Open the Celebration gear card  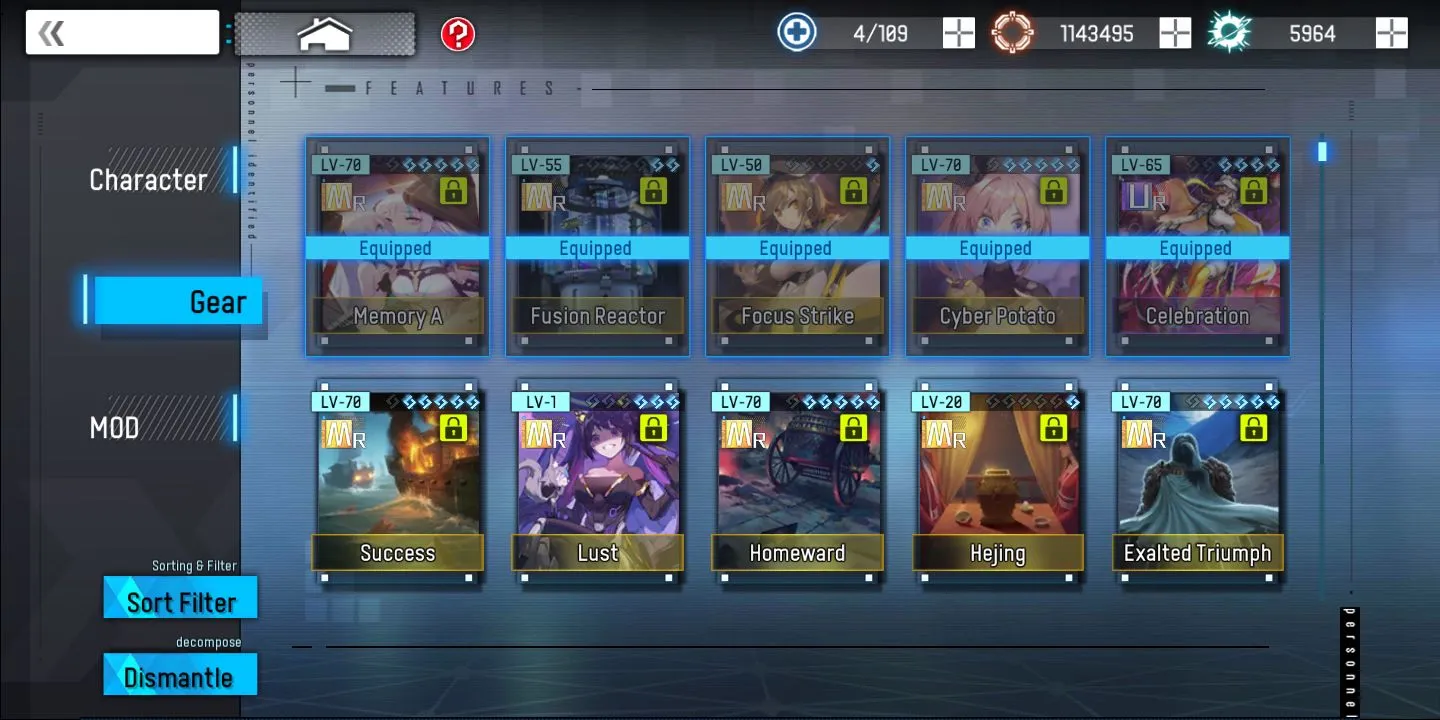1197,247
